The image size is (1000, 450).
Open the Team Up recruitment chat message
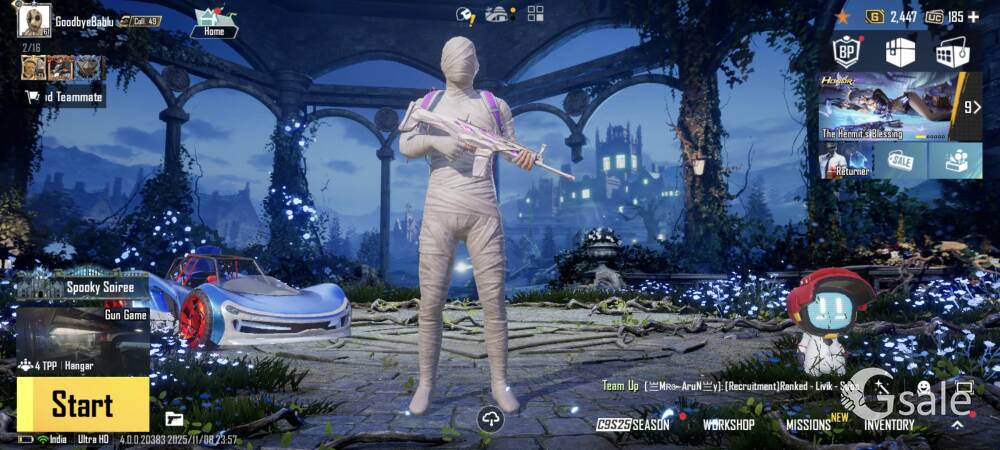[730, 386]
